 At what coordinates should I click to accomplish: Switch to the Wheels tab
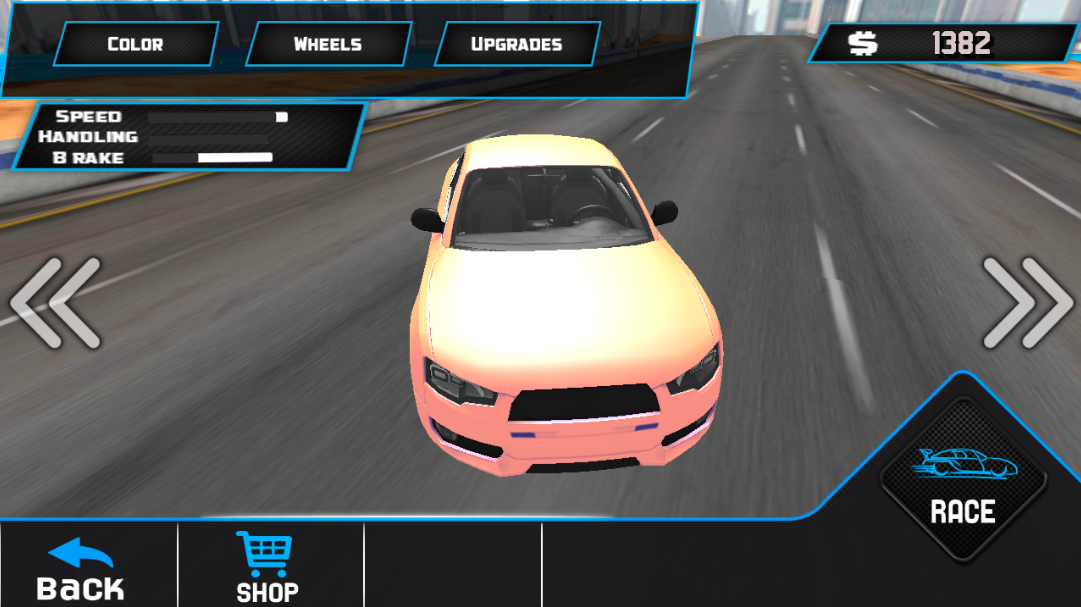pos(327,44)
